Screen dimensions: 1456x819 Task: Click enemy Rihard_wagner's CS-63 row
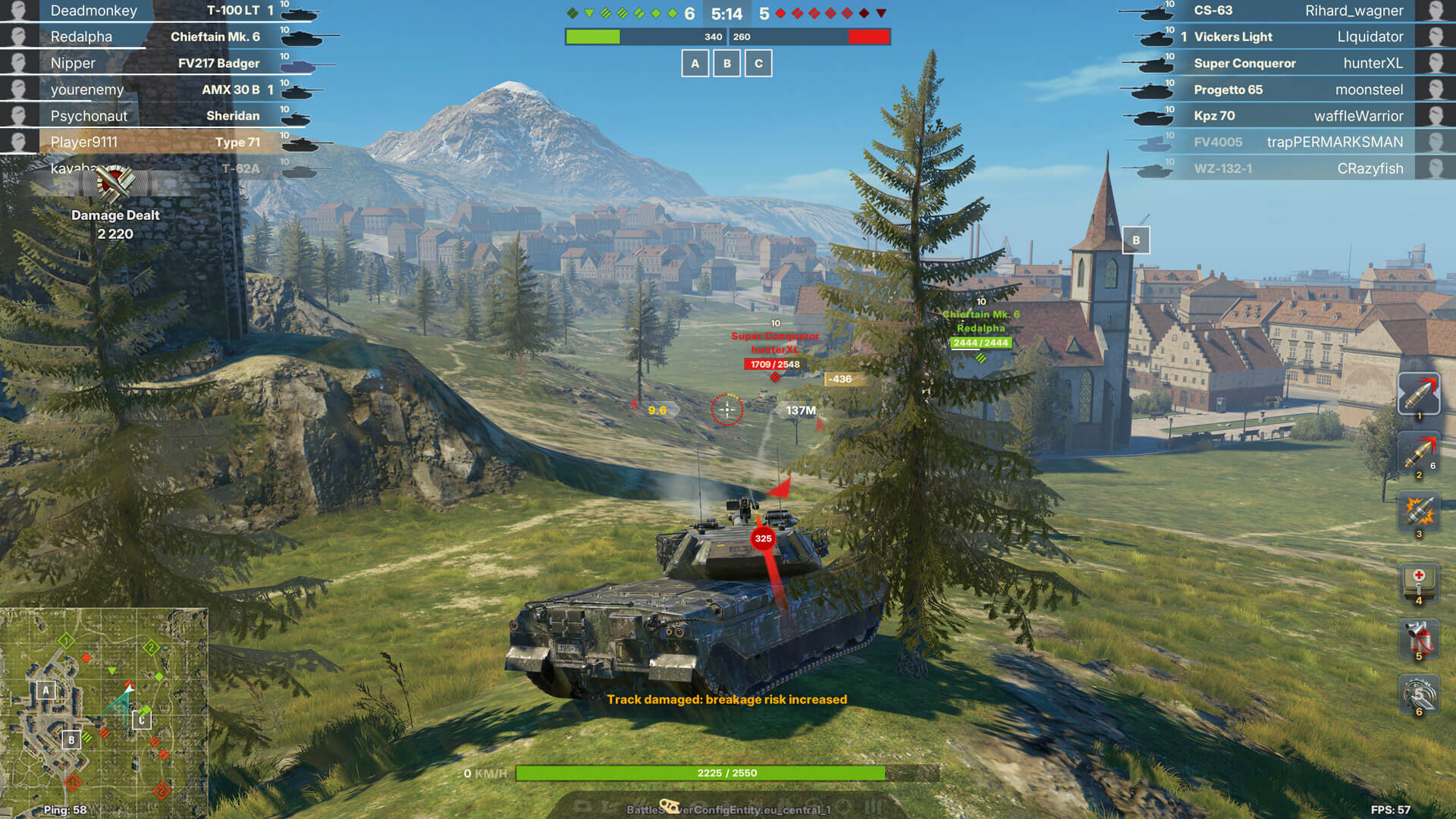(1297, 11)
